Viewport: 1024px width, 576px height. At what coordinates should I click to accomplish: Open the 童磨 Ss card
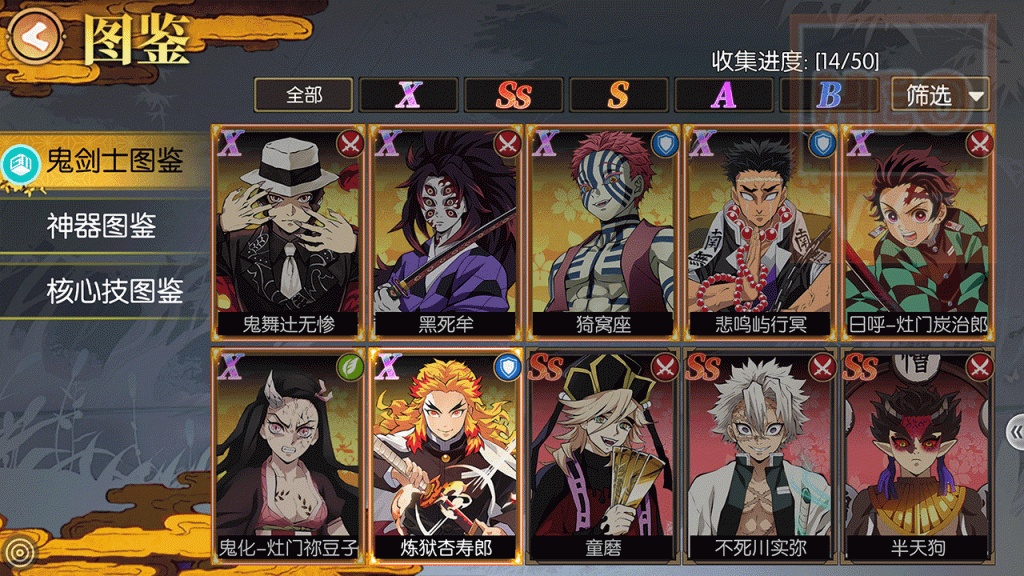(x=603, y=455)
